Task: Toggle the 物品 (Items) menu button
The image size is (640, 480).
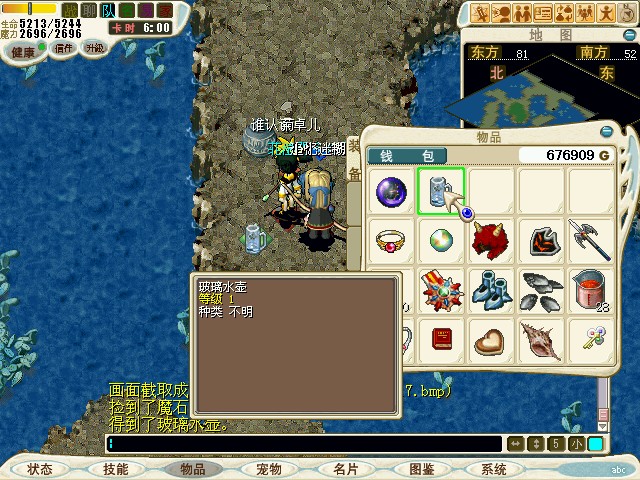Action: point(192,469)
